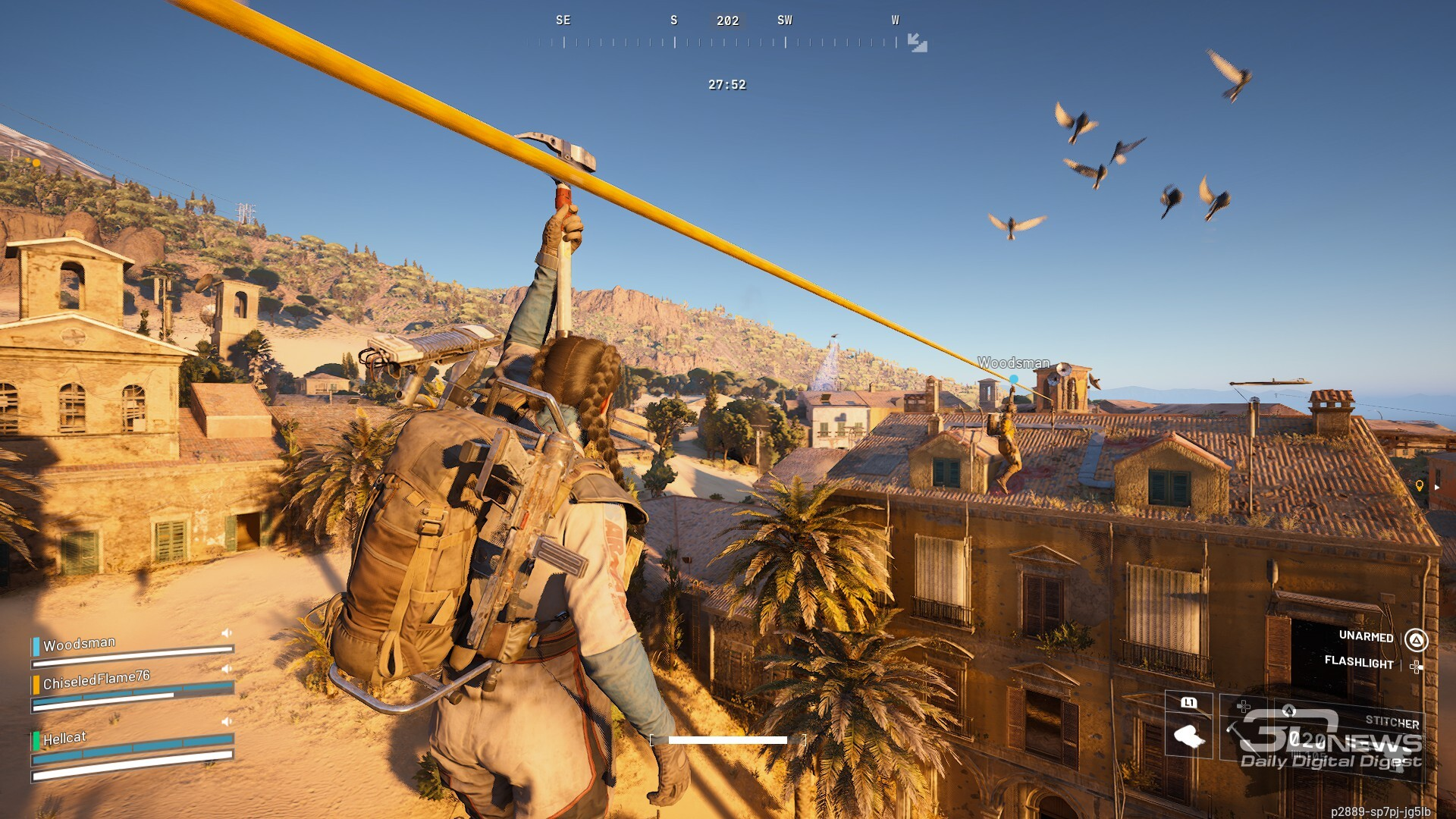Click the Unarmed stance label
The width and height of the screenshot is (1456, 819).
point(1366,636)
